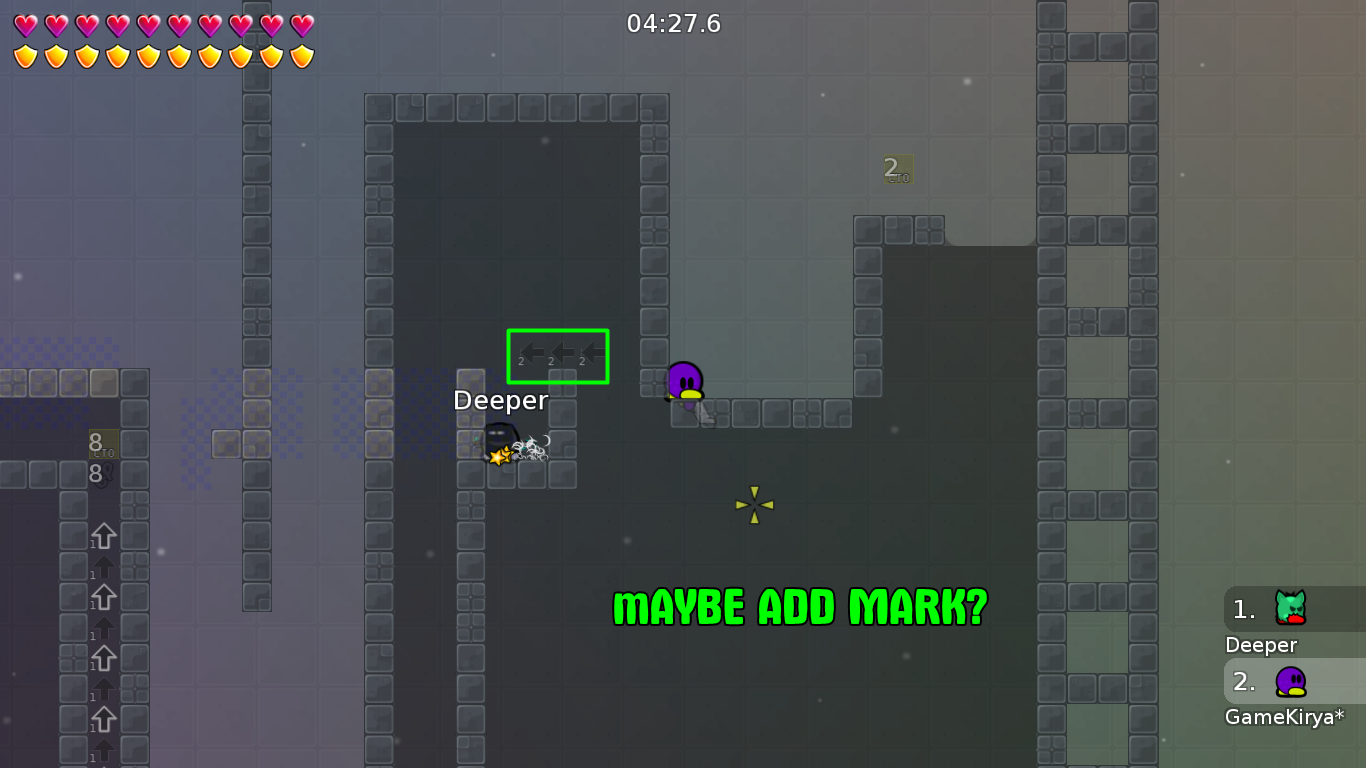
Task: Click the star burst next to Deeper's character
Action: click(x=499, y=458)
